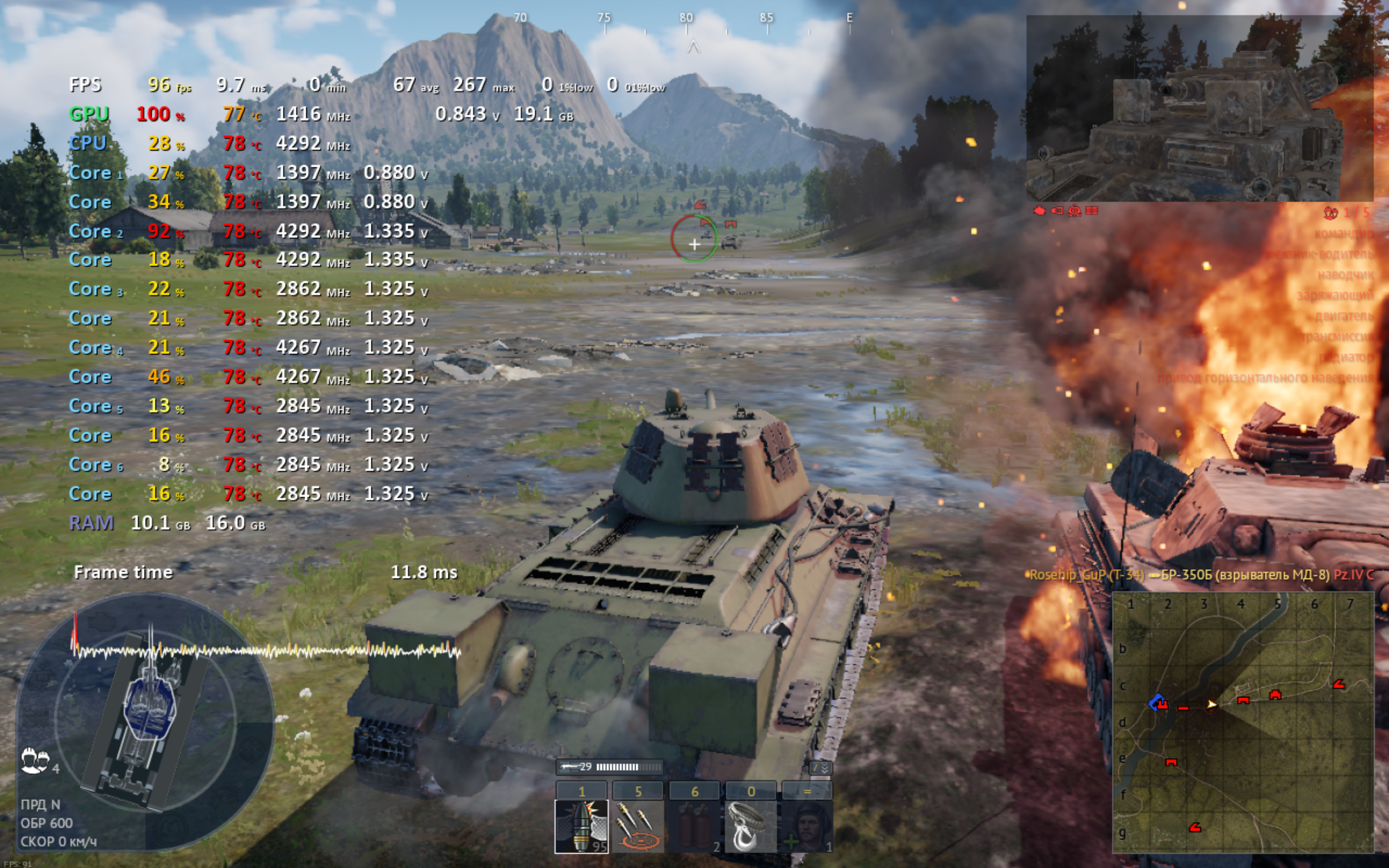Click the hit camera replay window
1389x868 pixels.
1199,108
